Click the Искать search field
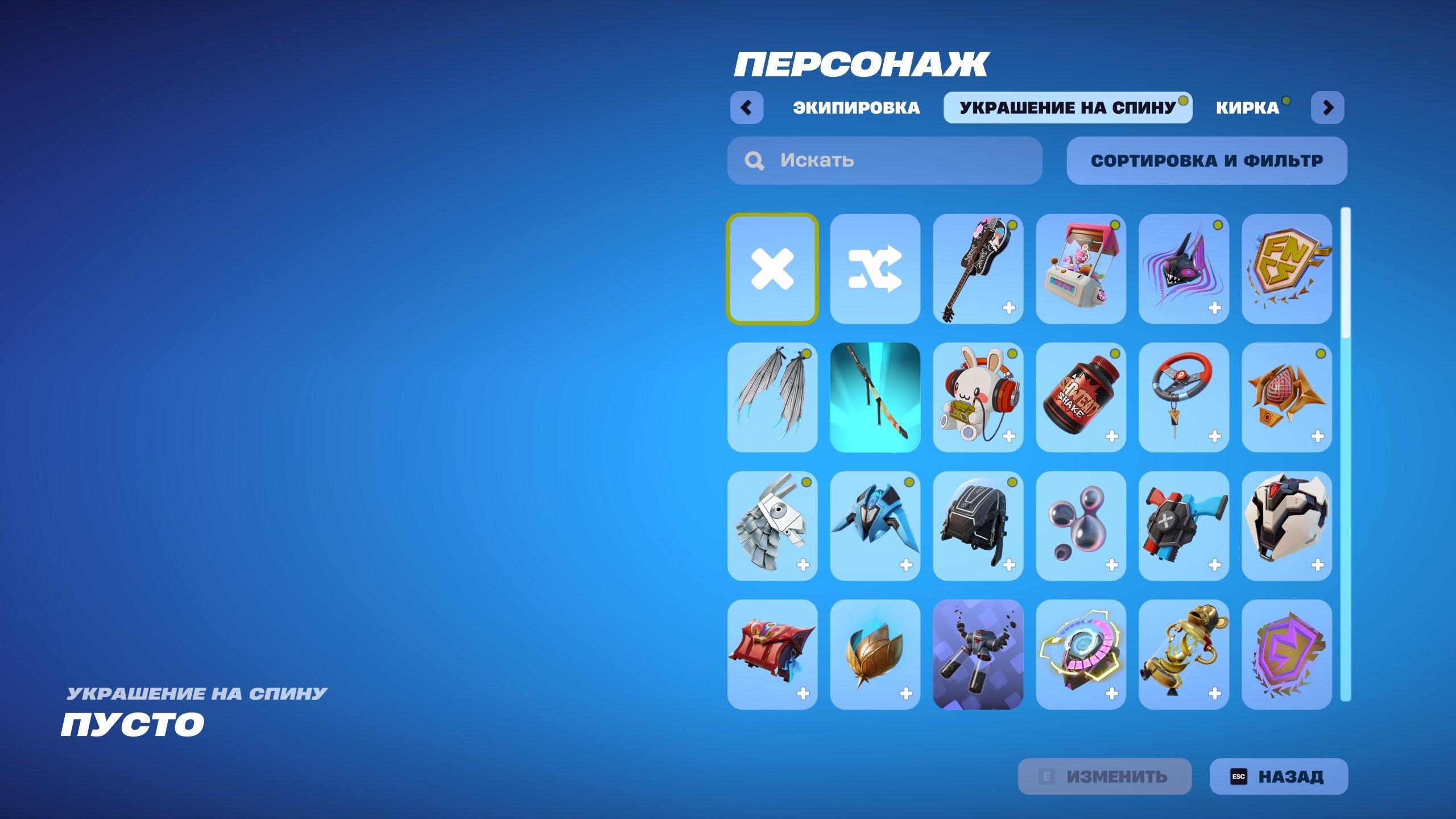This screenshot has height=819, width=1456. tap(882, 161)
